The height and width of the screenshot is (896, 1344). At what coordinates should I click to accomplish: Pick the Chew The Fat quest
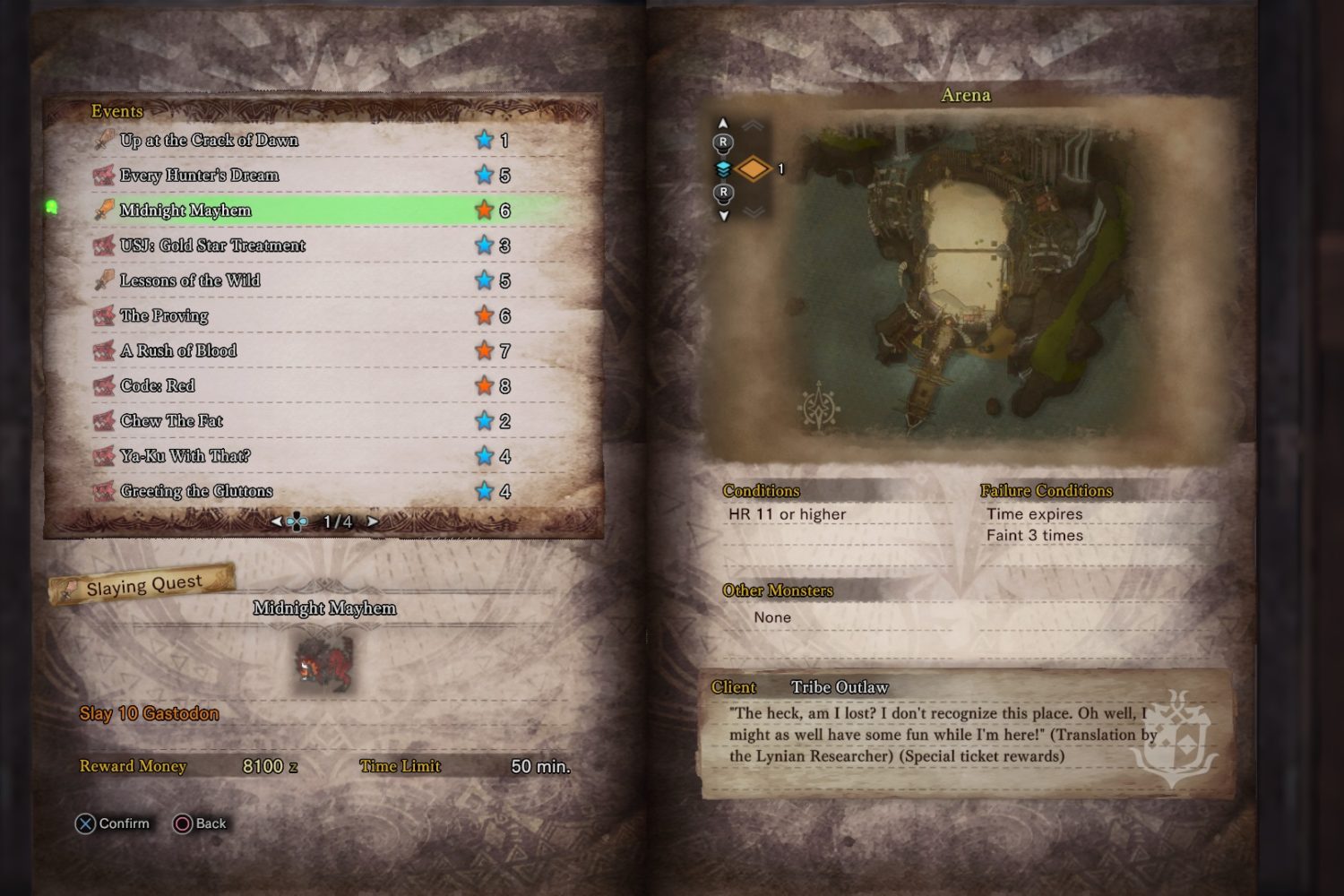point(171,421)
